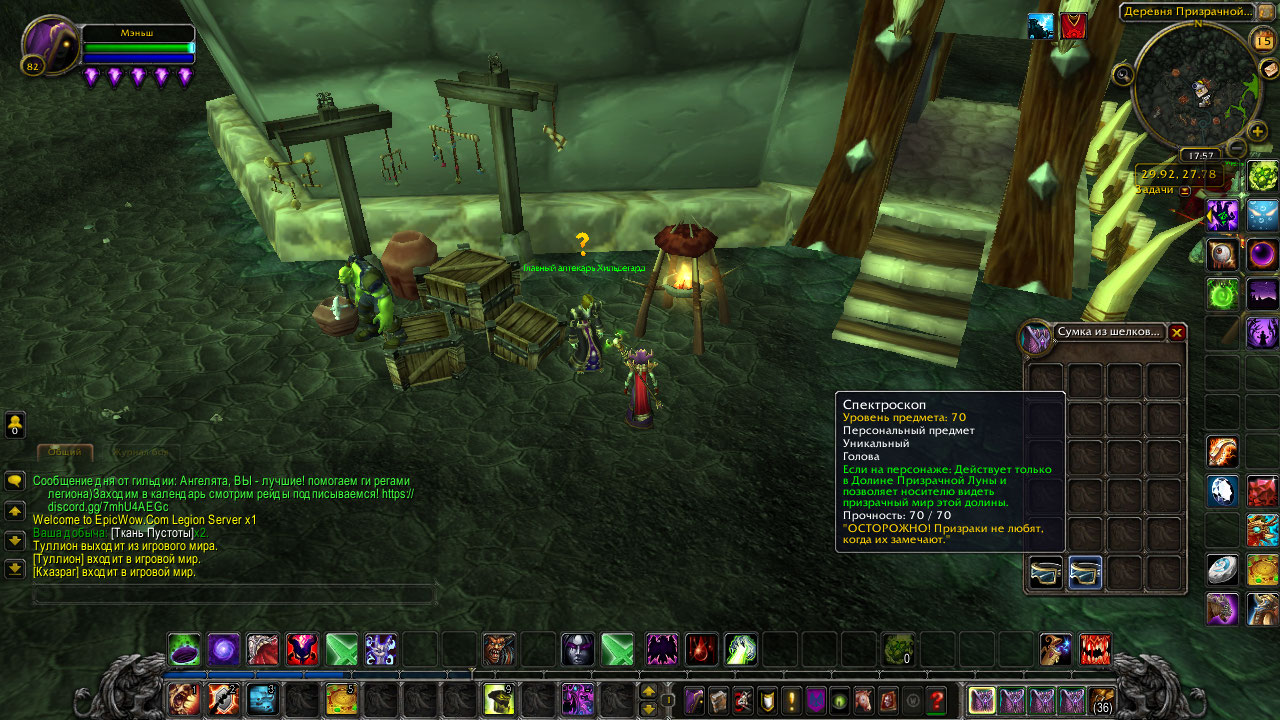The image size is (1280, 720).
Task: Use the white diamond gem item icon
Action: [1222, 491]
